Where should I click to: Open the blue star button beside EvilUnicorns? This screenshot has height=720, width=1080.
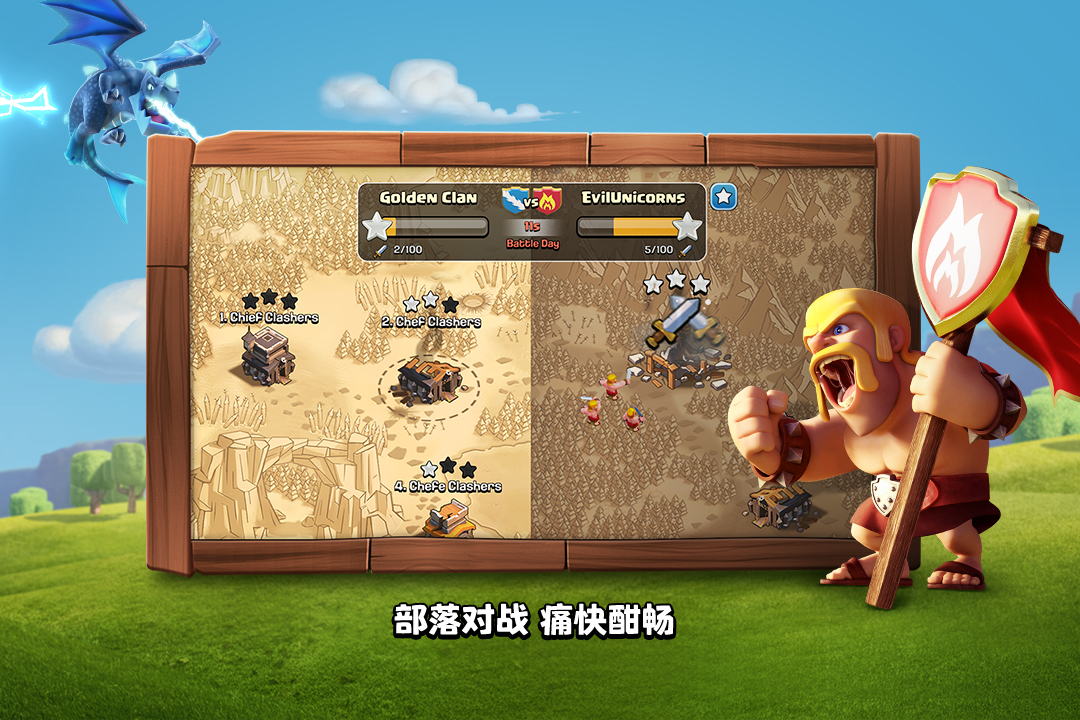click(723, 197)
